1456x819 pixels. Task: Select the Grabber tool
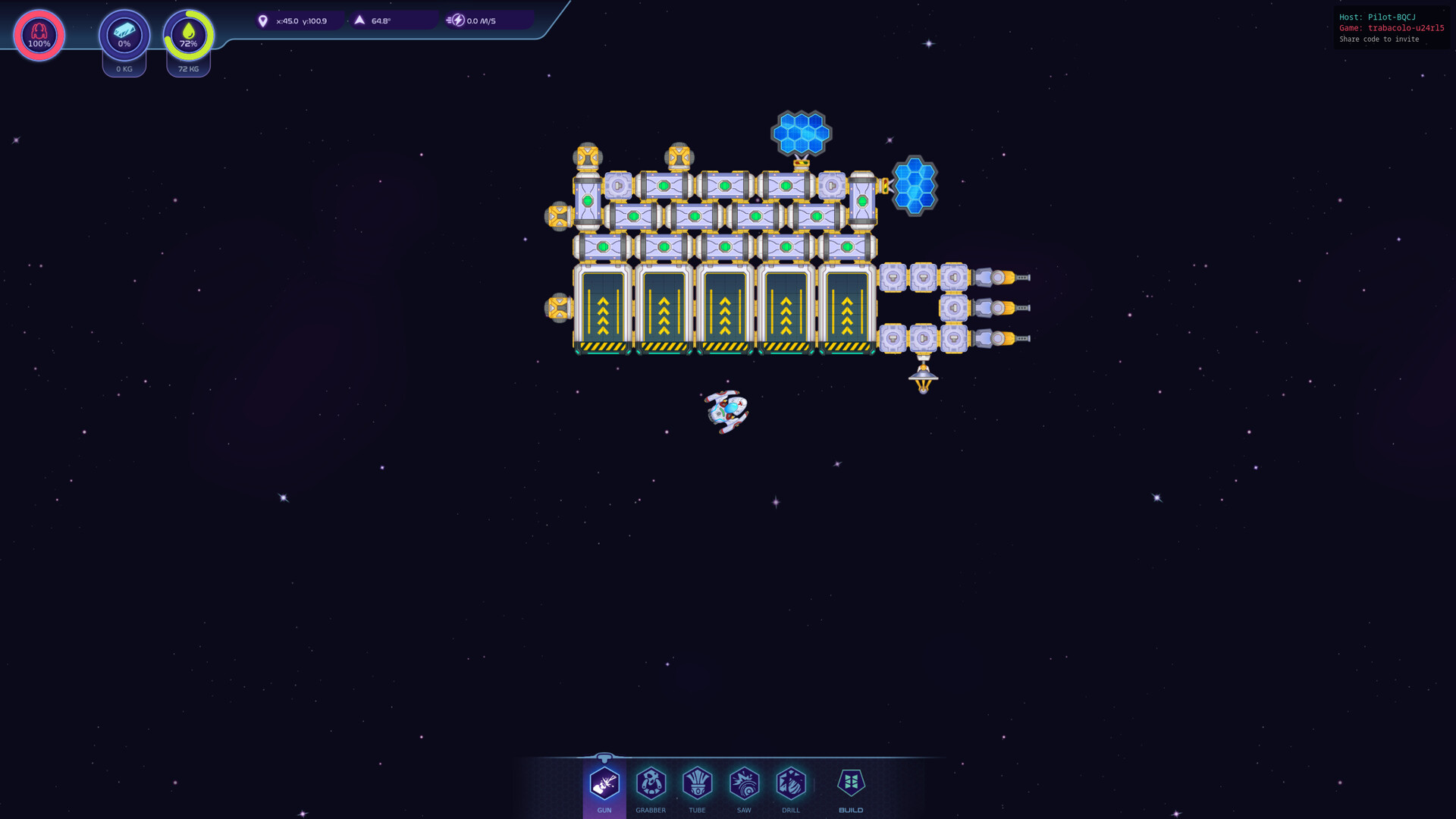[651, 785]
